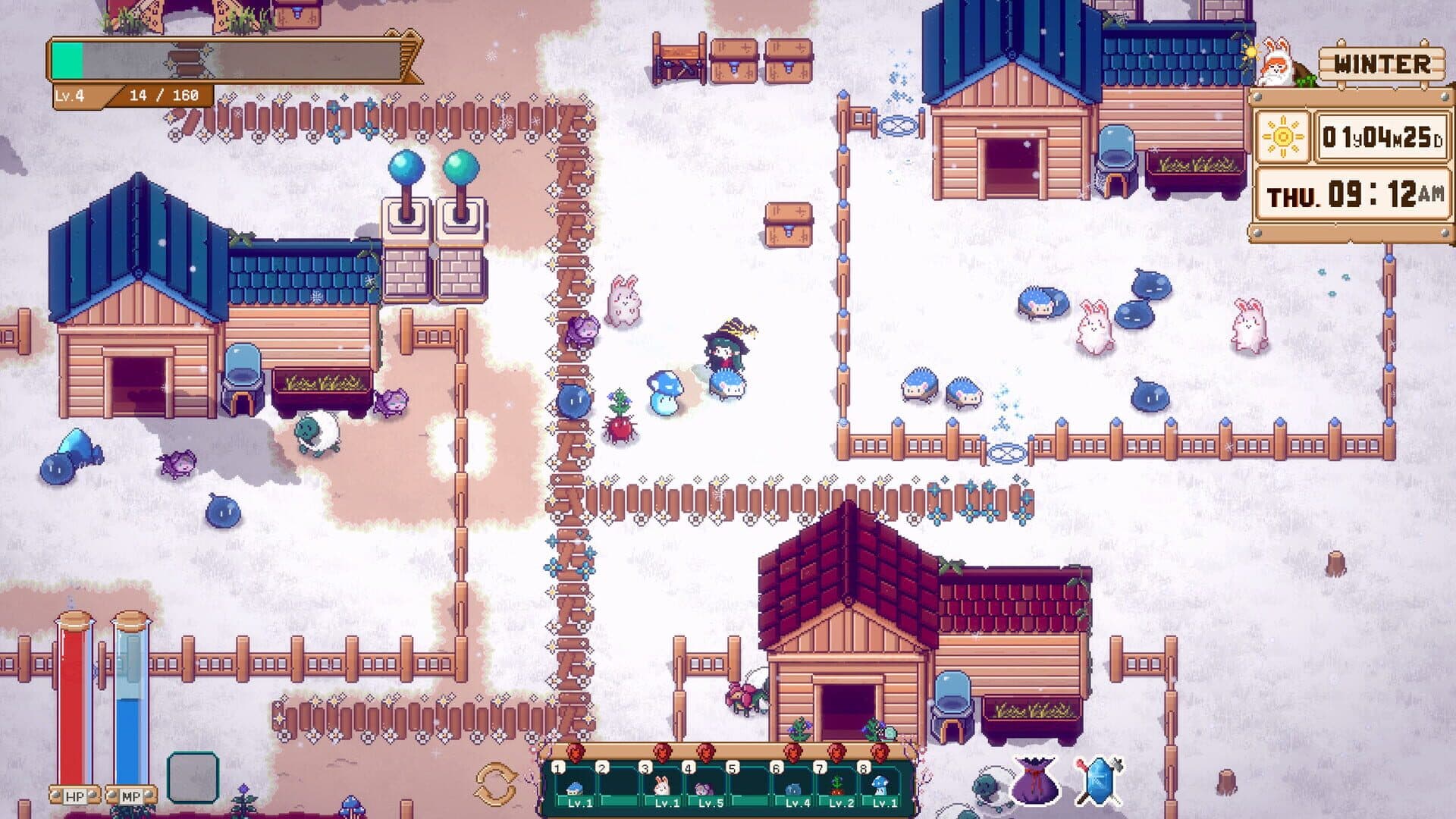Select the blue hedgehog in hotbar slot 1

click(x=574, y=789)
